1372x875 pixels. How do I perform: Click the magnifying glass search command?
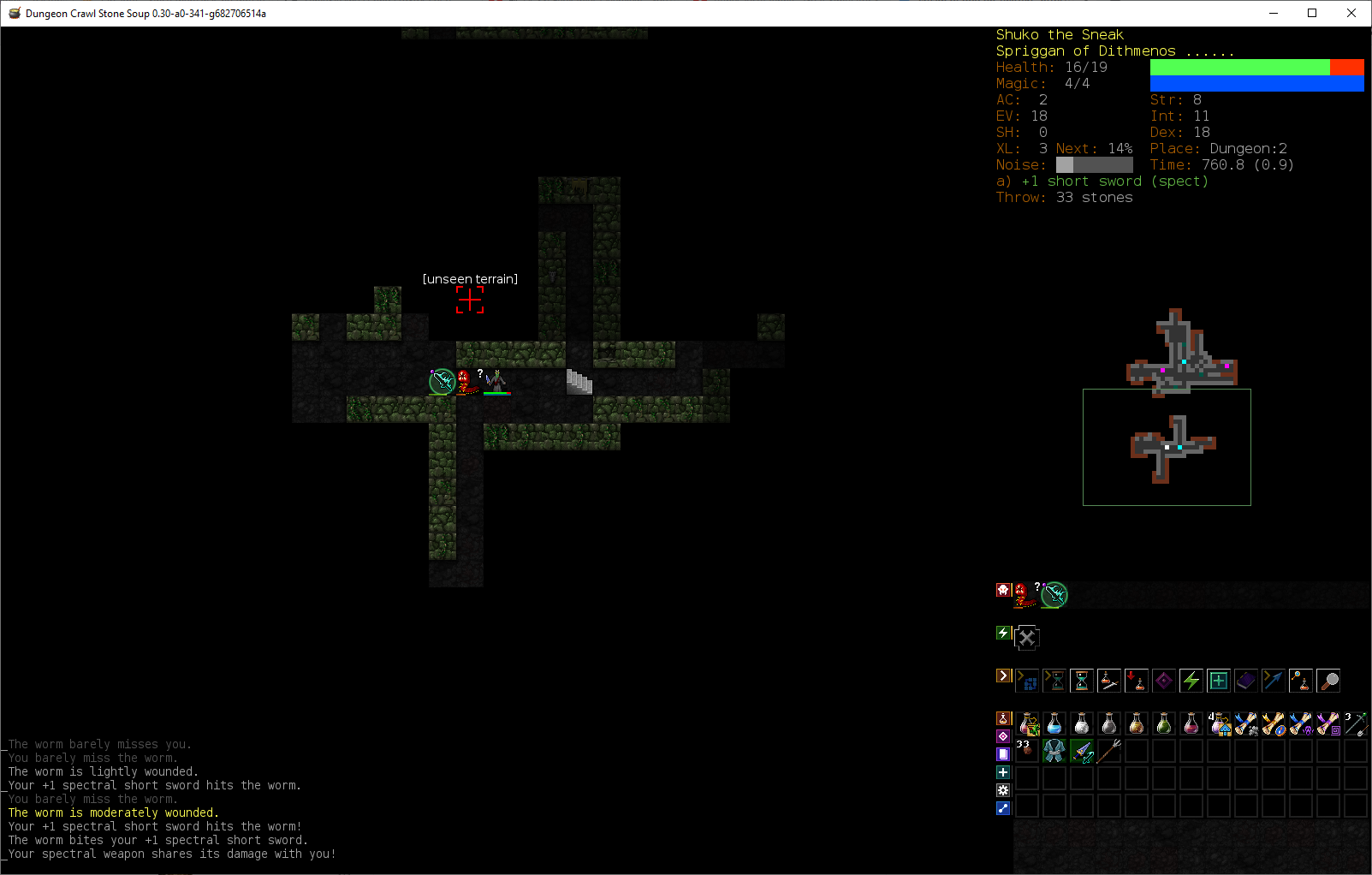(x=1328, y=682)
